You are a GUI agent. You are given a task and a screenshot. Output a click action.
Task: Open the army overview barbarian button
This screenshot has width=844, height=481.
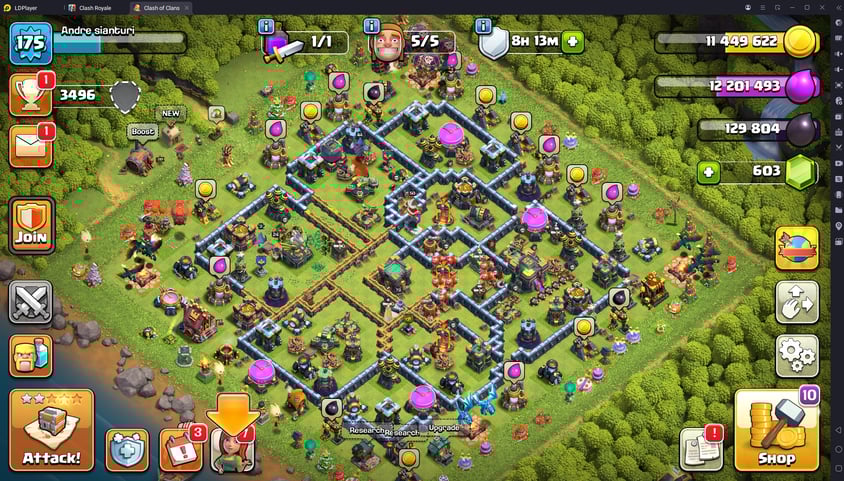31,355
